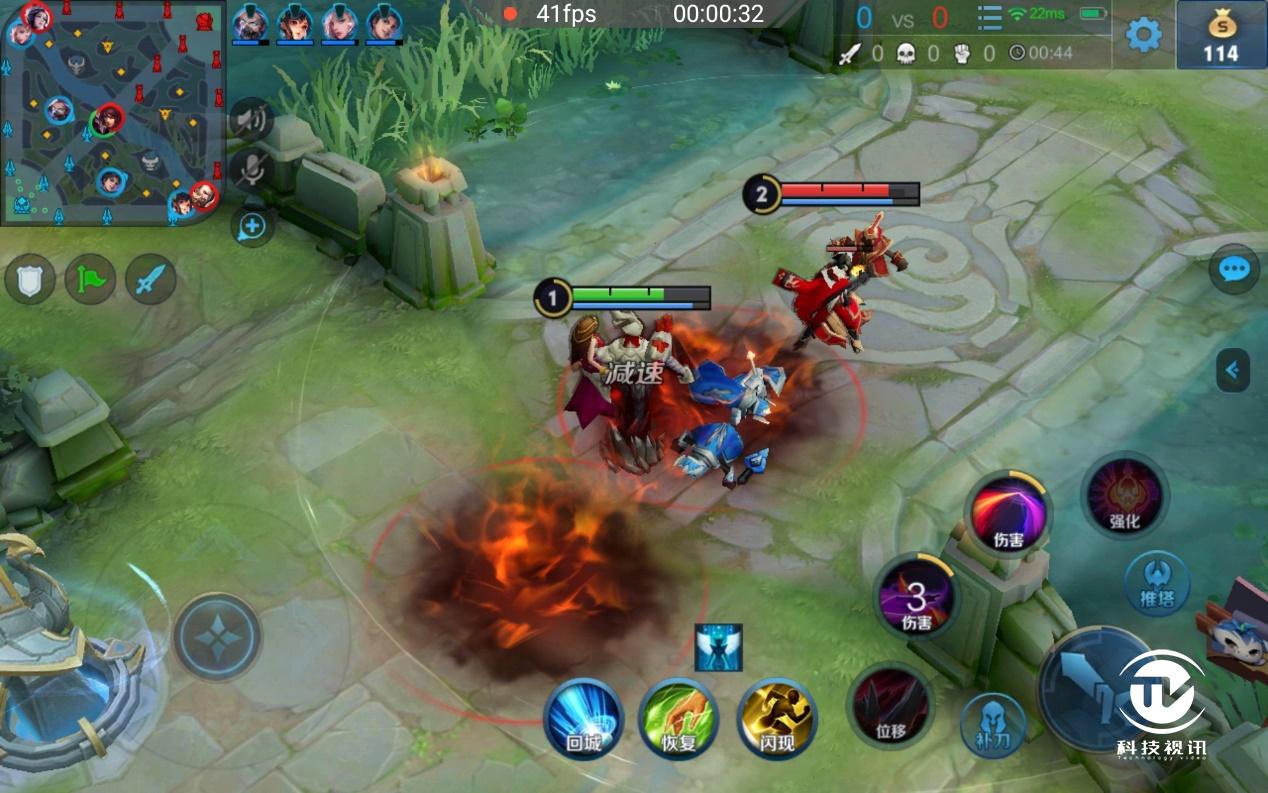Send the green flag rally signal
1268x793 pixels.
click(x=91, y=279)
